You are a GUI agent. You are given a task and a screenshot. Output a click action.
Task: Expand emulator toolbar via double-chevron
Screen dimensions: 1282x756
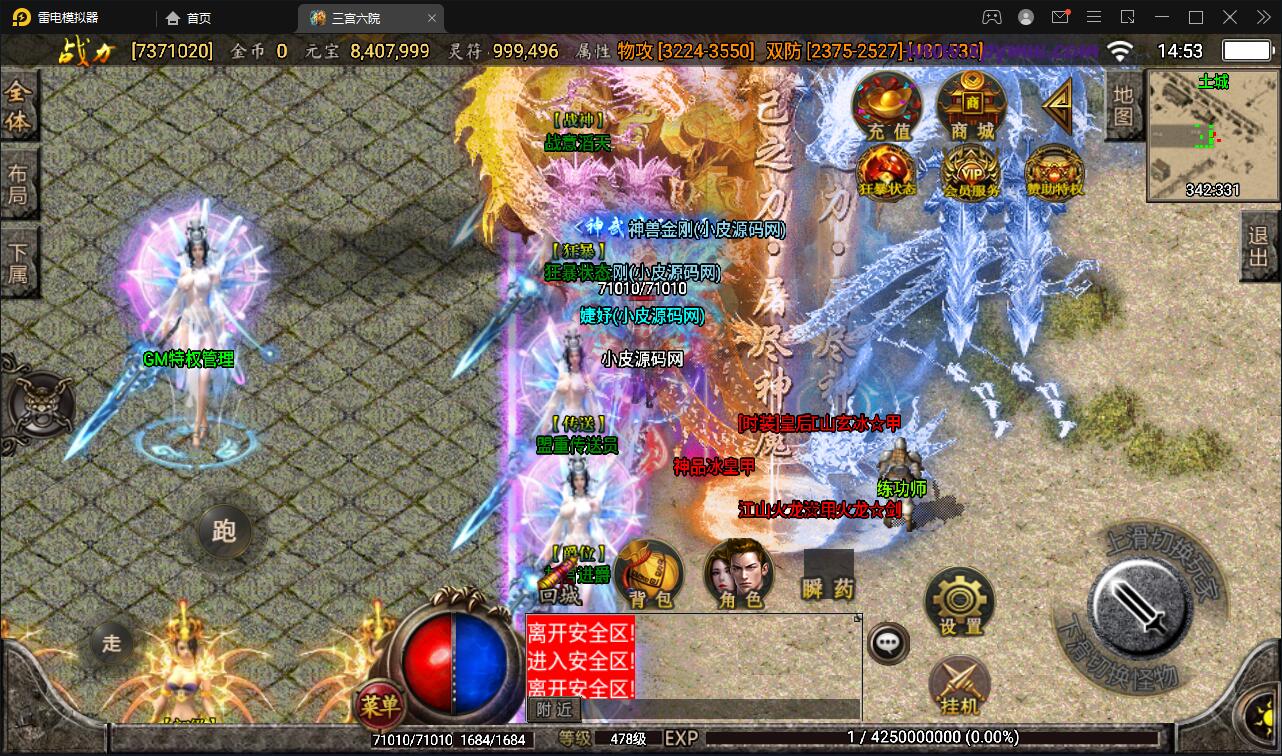(x=1262, y=17)
